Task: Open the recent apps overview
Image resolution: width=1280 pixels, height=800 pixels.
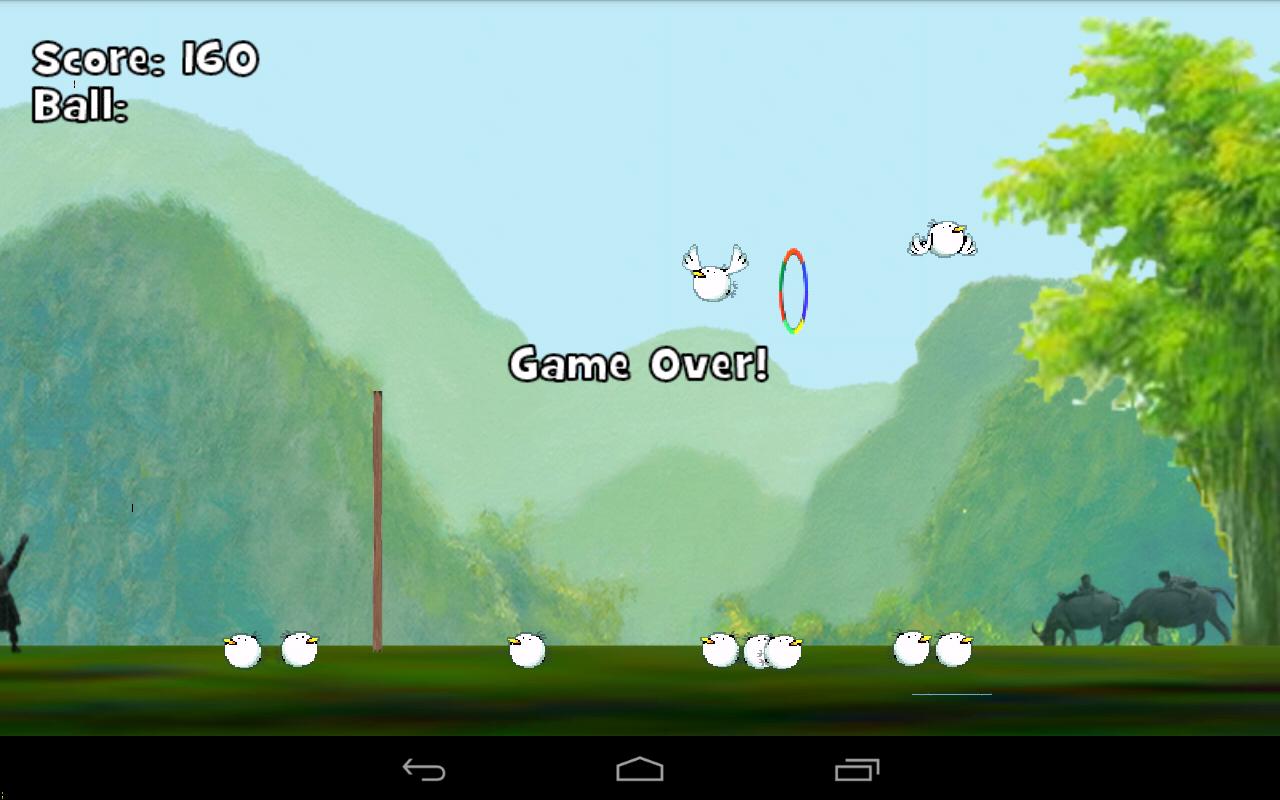Action: tap(856, 769)
